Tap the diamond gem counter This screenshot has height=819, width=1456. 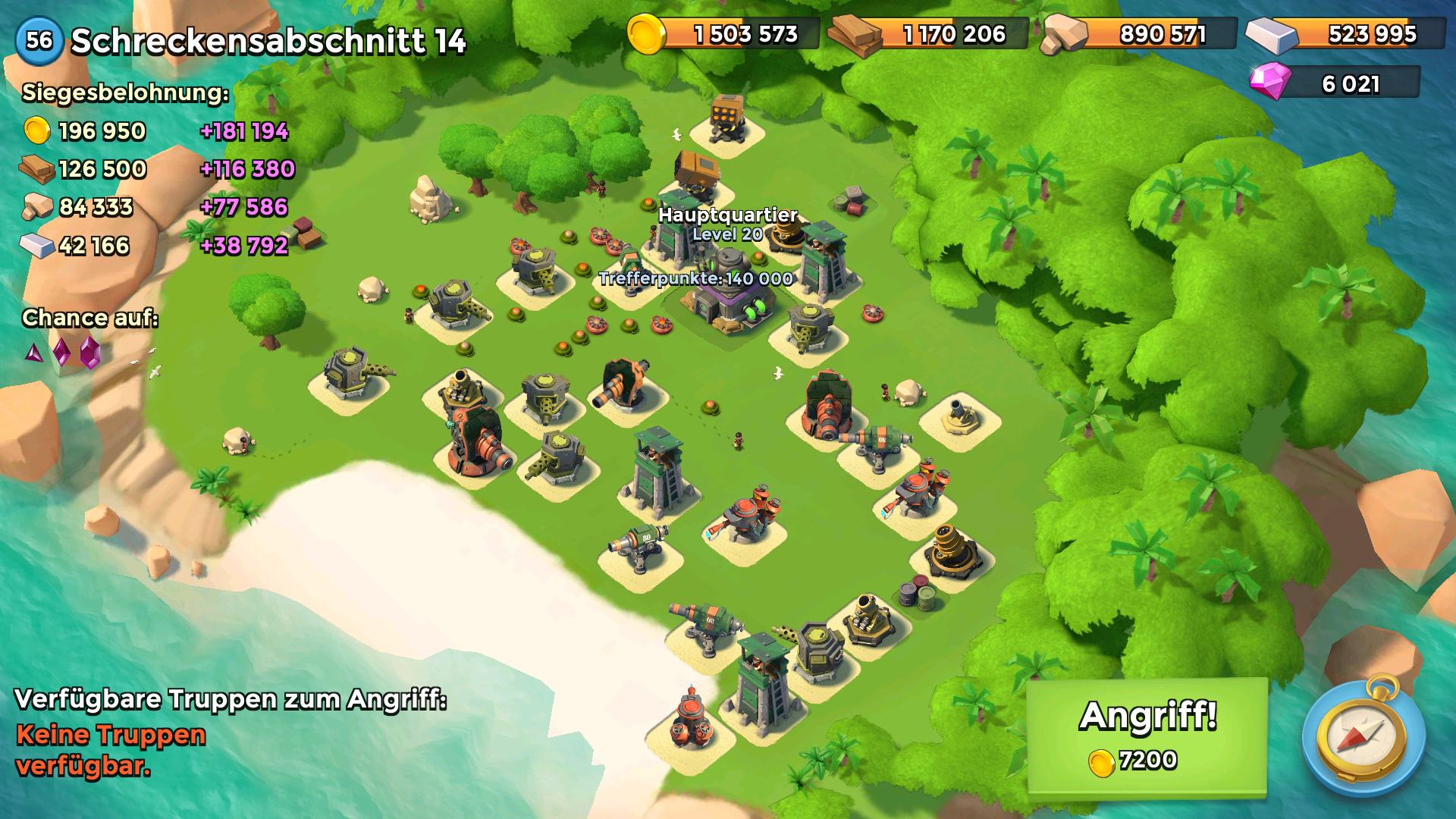tap(1336, 83)
